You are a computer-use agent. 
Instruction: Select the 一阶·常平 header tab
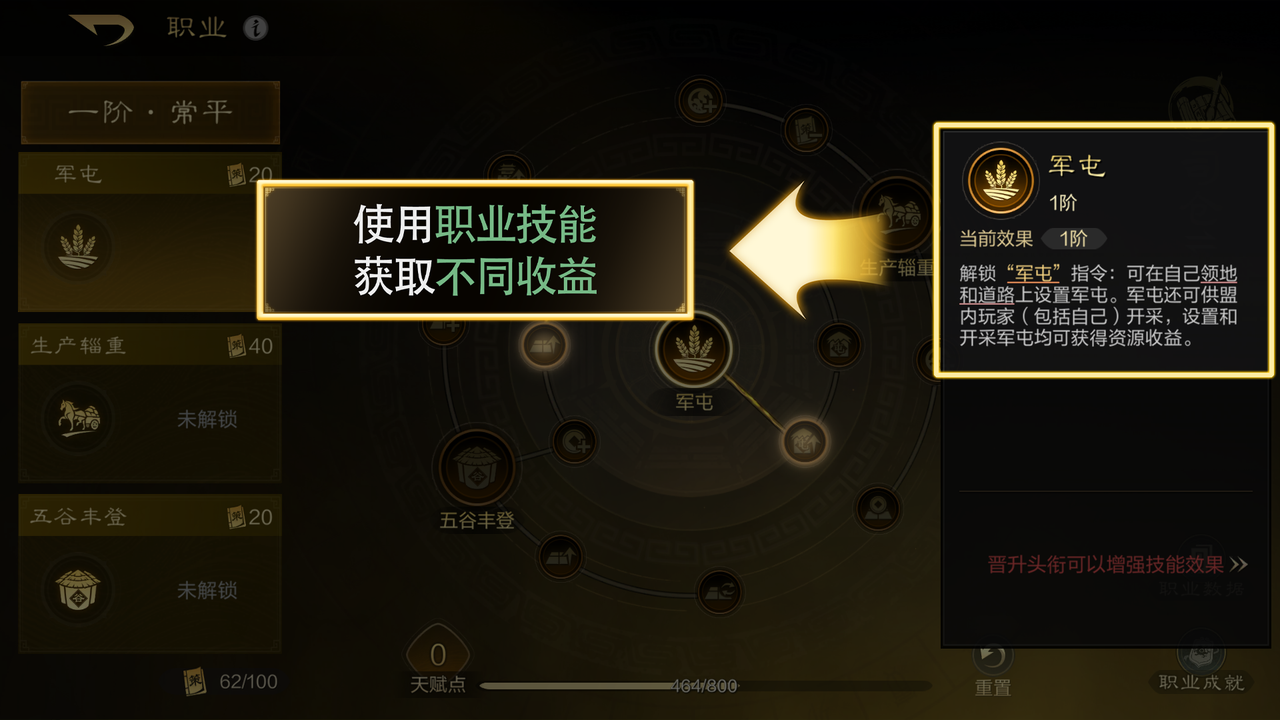(x=150, y=112)
